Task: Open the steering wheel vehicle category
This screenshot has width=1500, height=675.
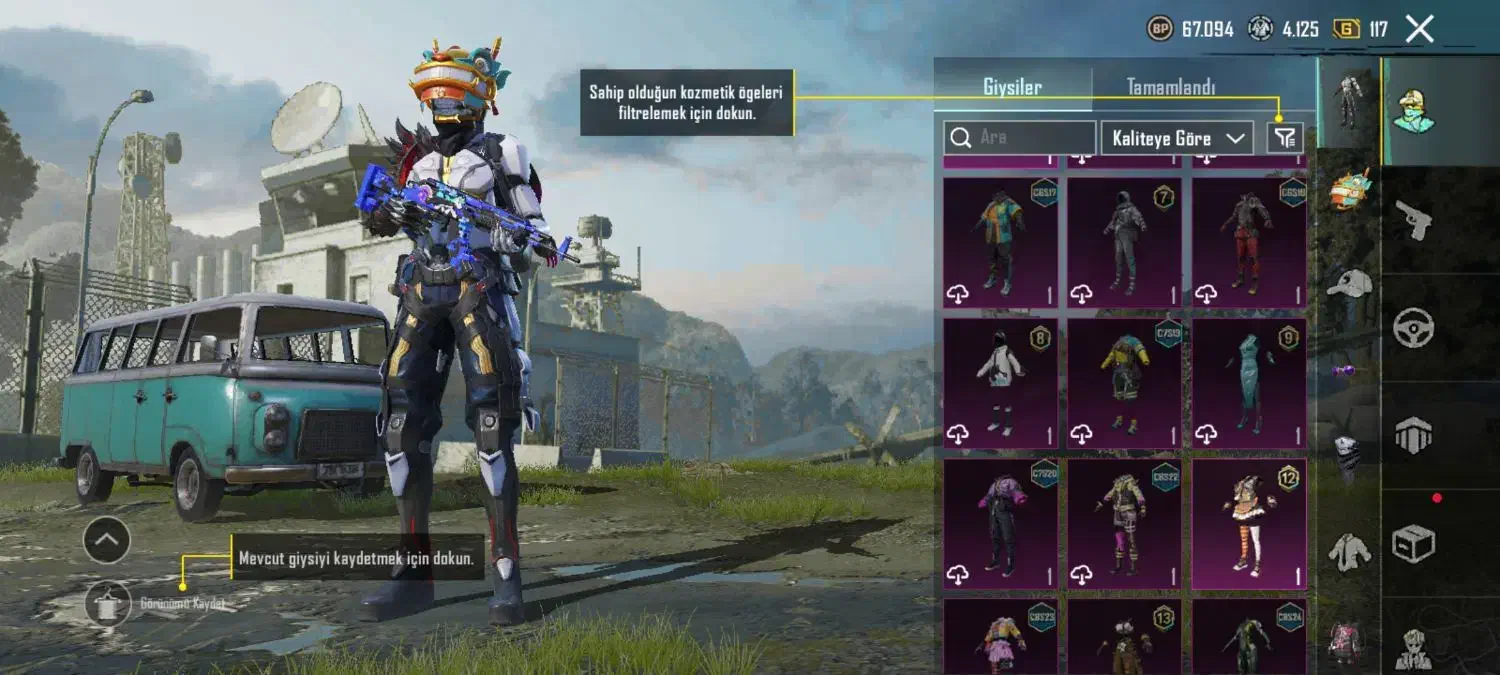Action: coord(1413,327)
